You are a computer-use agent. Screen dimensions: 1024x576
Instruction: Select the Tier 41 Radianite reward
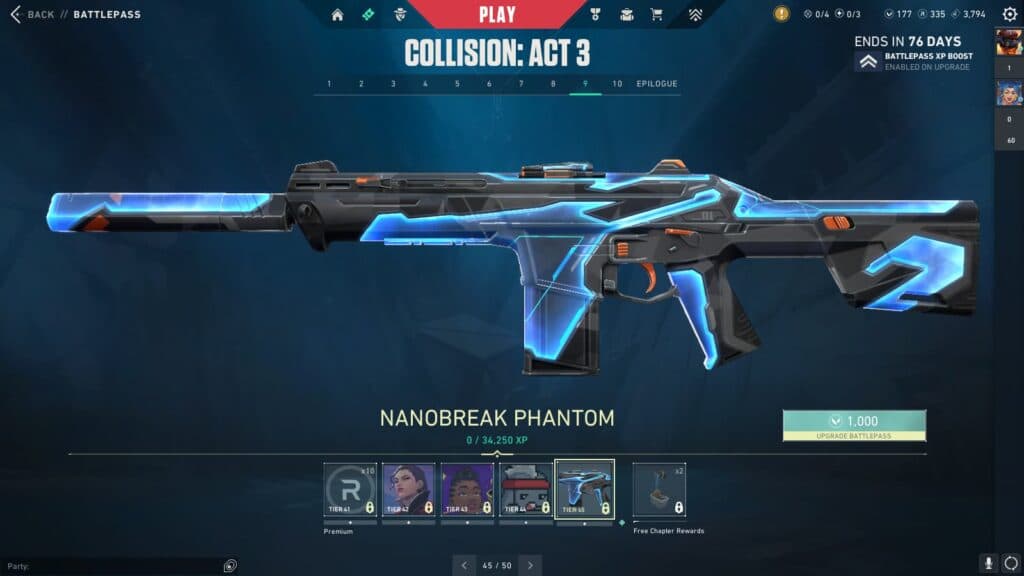[x=350, y=489]
